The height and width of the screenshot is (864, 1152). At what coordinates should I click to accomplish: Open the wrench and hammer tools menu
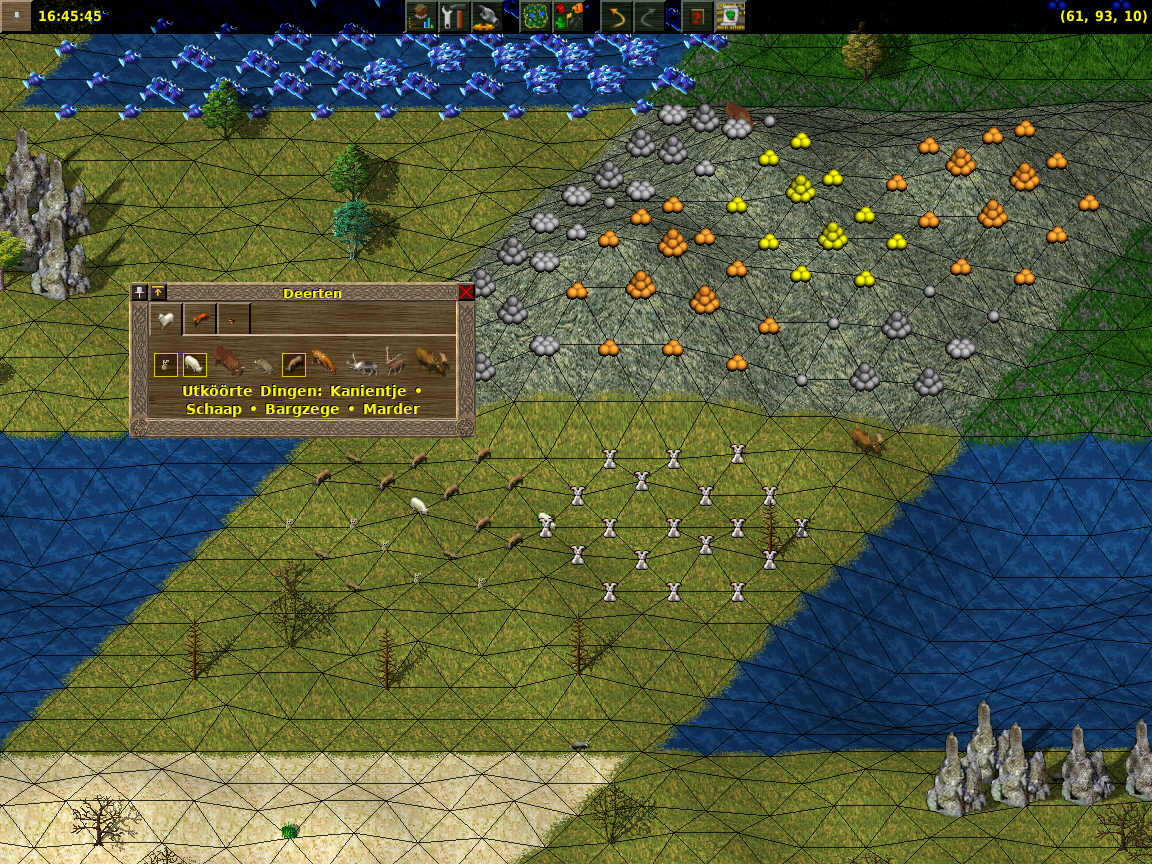455,17
